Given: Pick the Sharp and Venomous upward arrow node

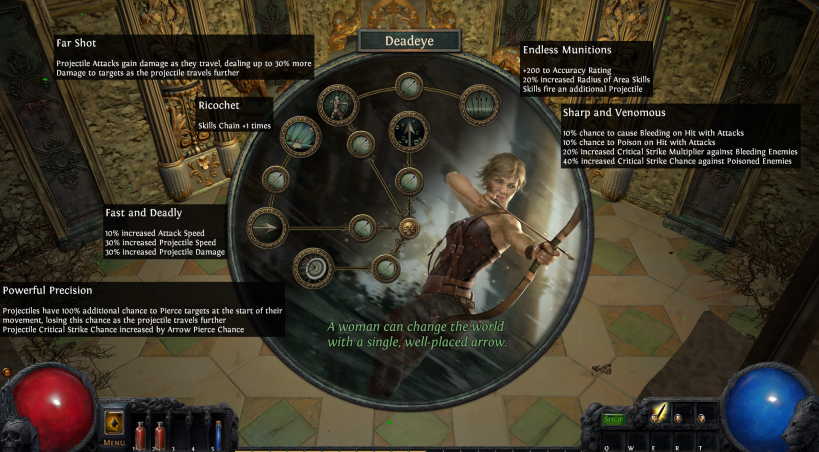Looking at the screenshot, I should point(408,129).
